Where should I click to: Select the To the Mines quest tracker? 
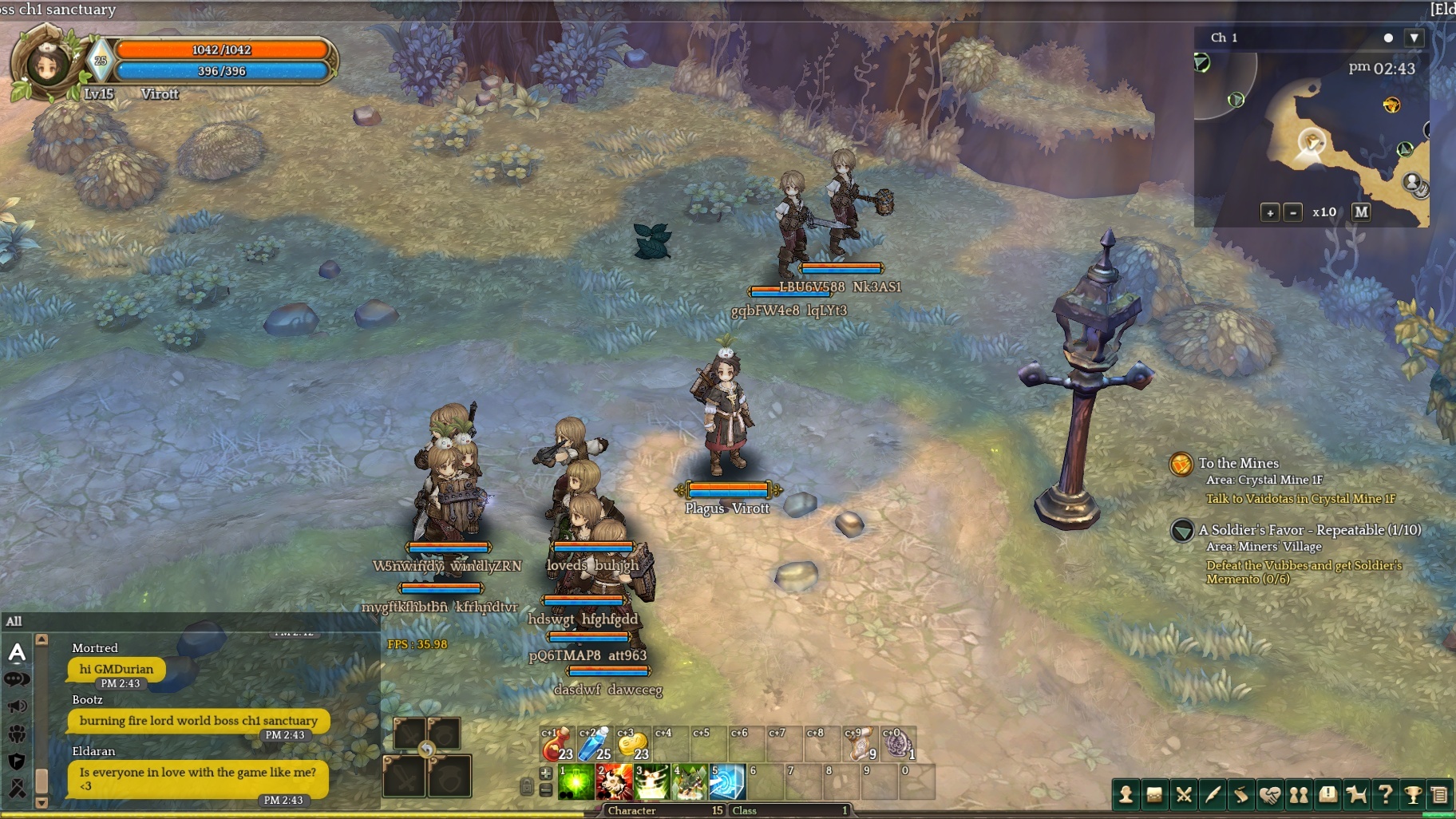tap(1238, 463)
